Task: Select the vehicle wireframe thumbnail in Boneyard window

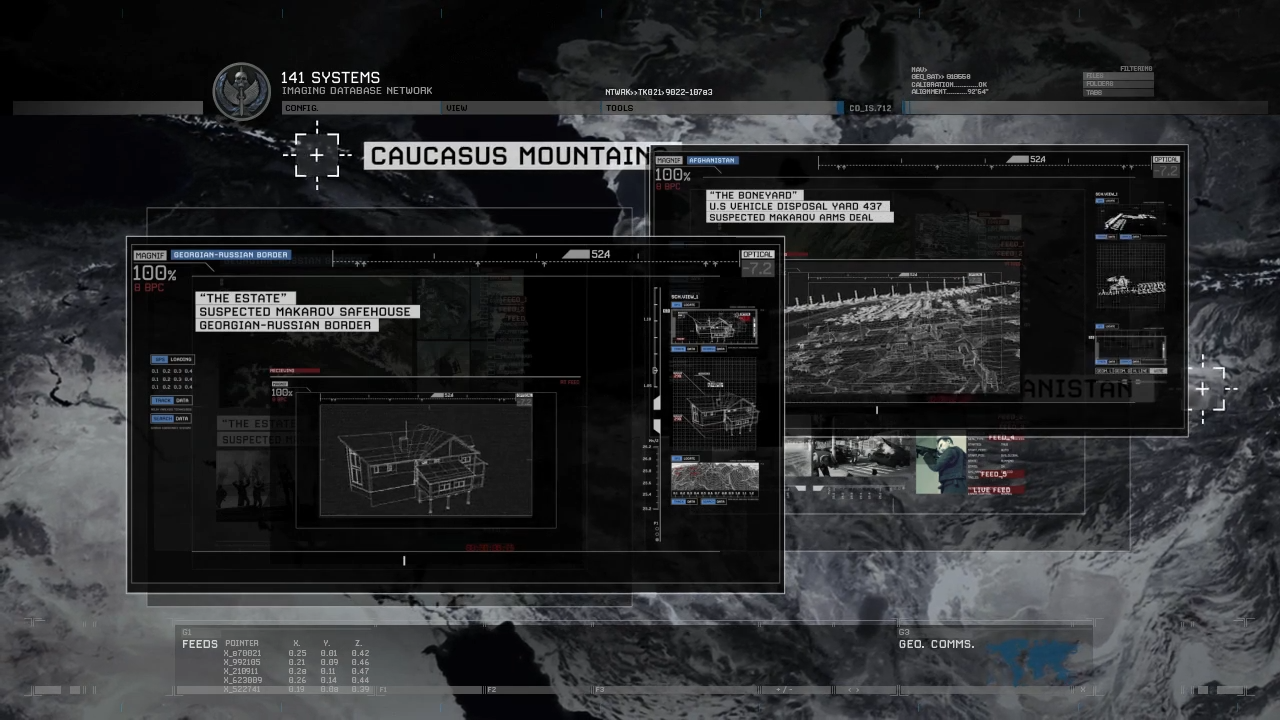Action: tap(1130, 220)
